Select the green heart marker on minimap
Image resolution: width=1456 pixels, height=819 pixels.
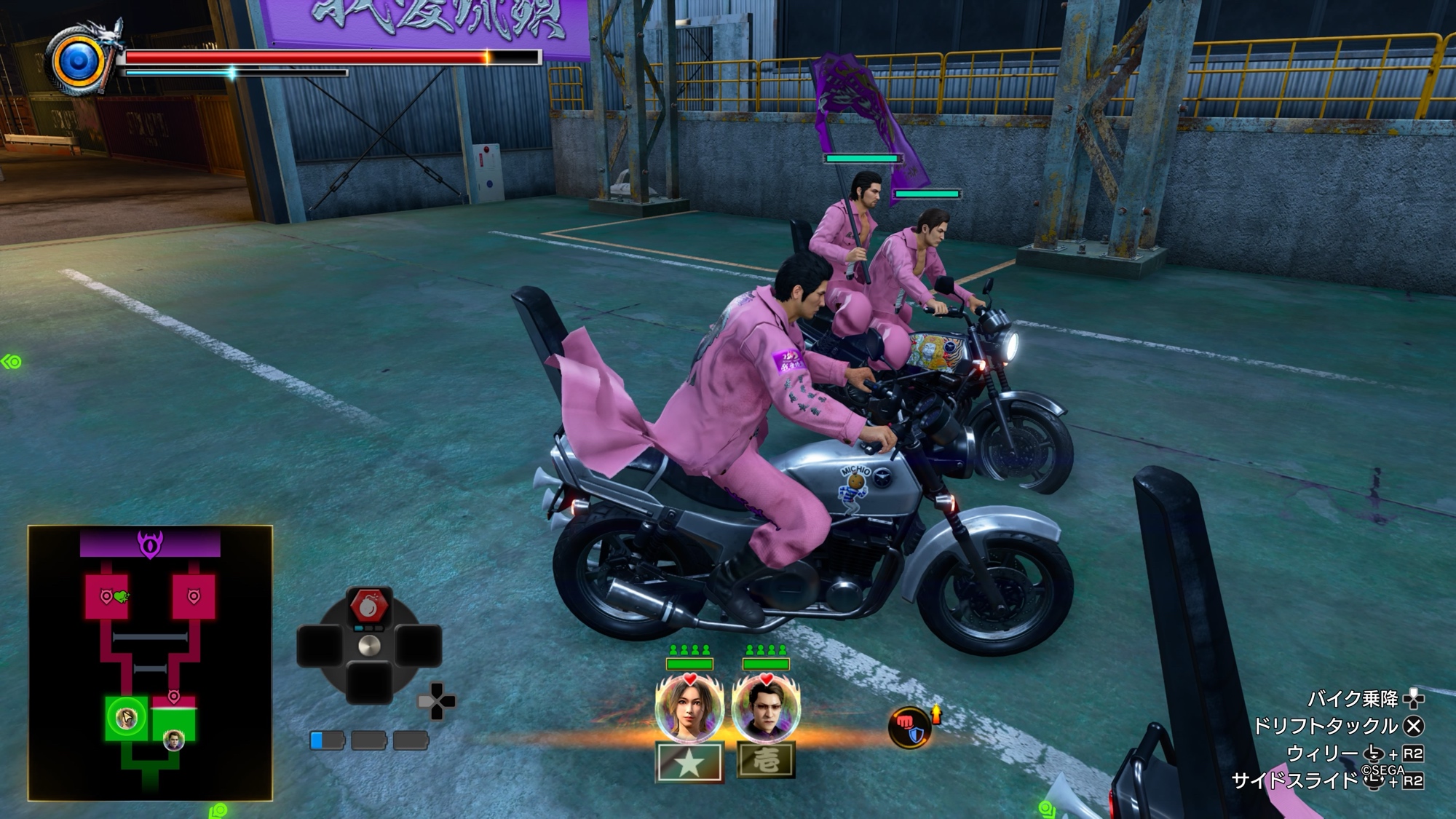(x=122, y=597)
